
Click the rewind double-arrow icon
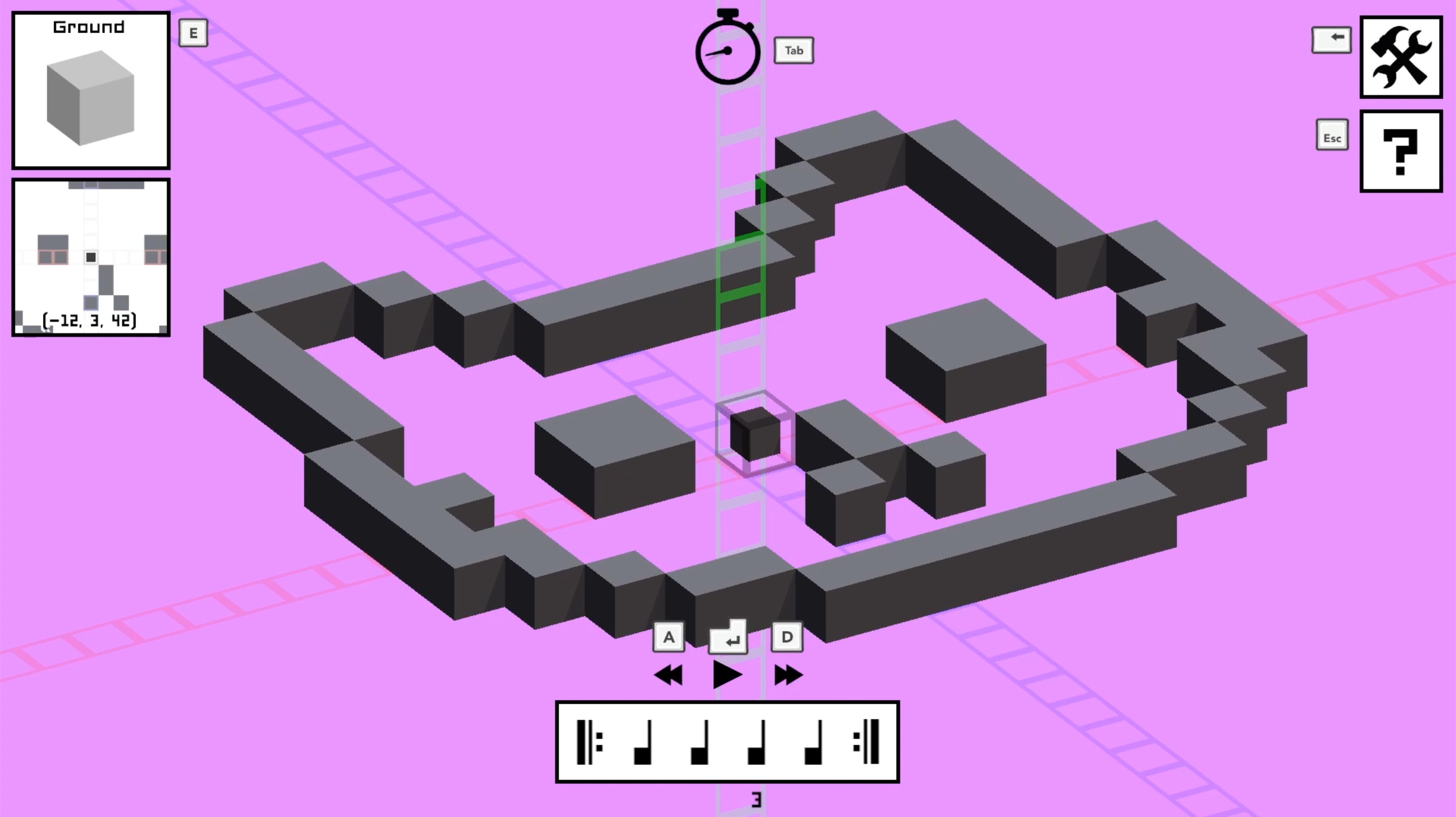tap(670, 674)
